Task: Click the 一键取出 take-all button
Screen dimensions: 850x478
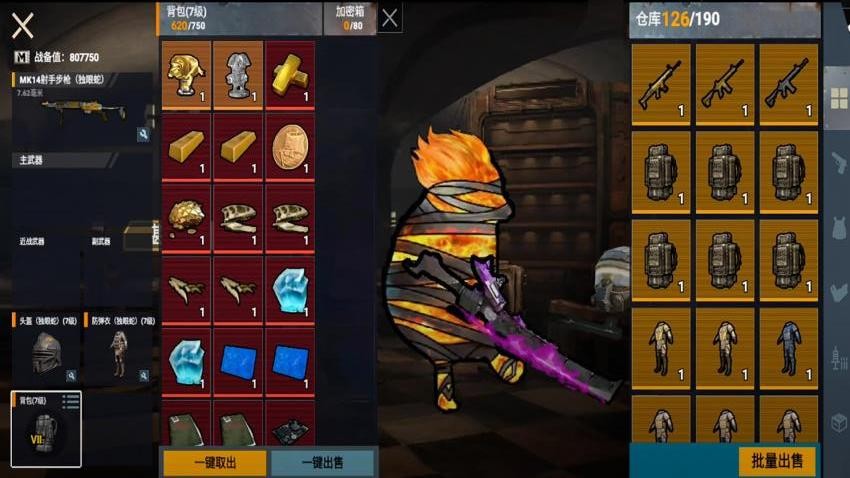Action: click(214, 463)
